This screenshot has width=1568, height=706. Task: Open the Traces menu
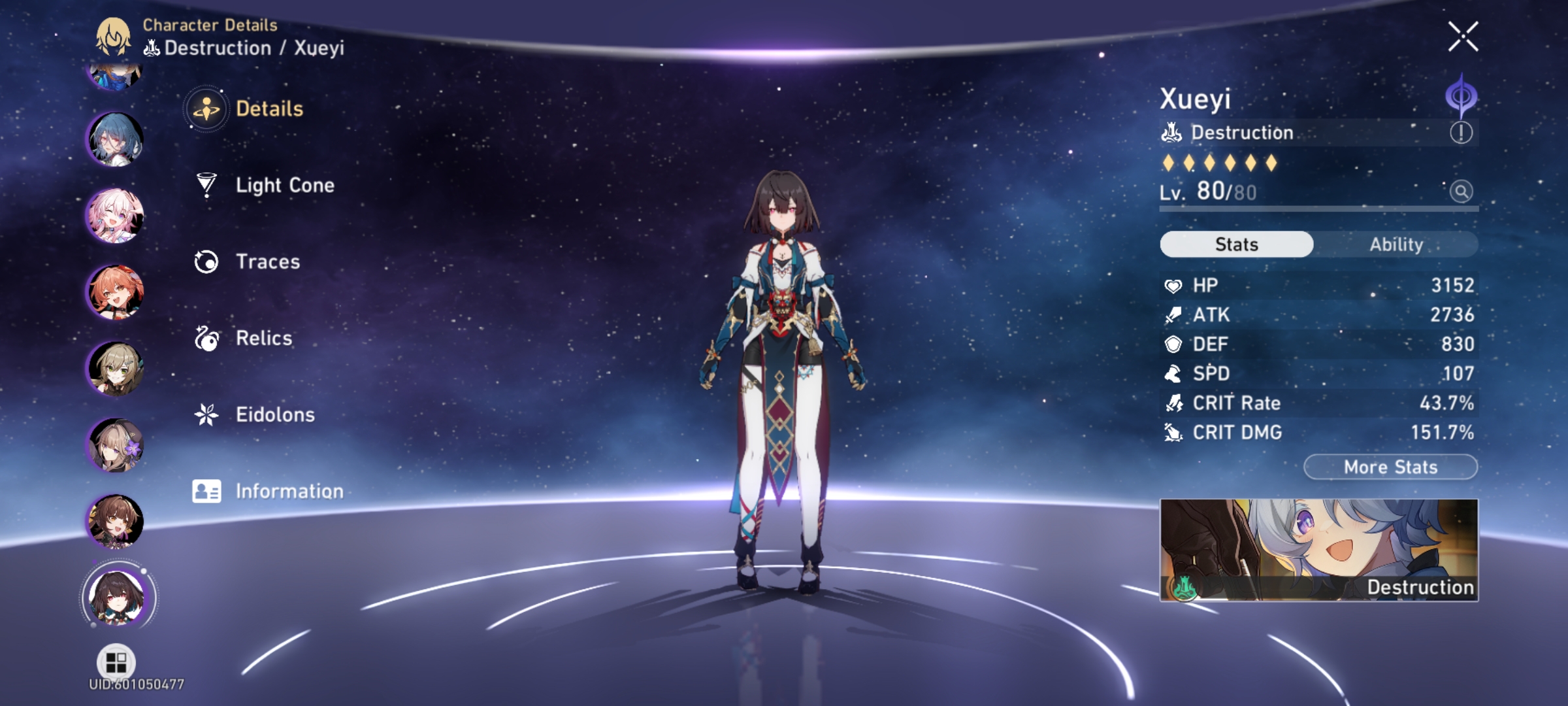(x=268, y=261)
